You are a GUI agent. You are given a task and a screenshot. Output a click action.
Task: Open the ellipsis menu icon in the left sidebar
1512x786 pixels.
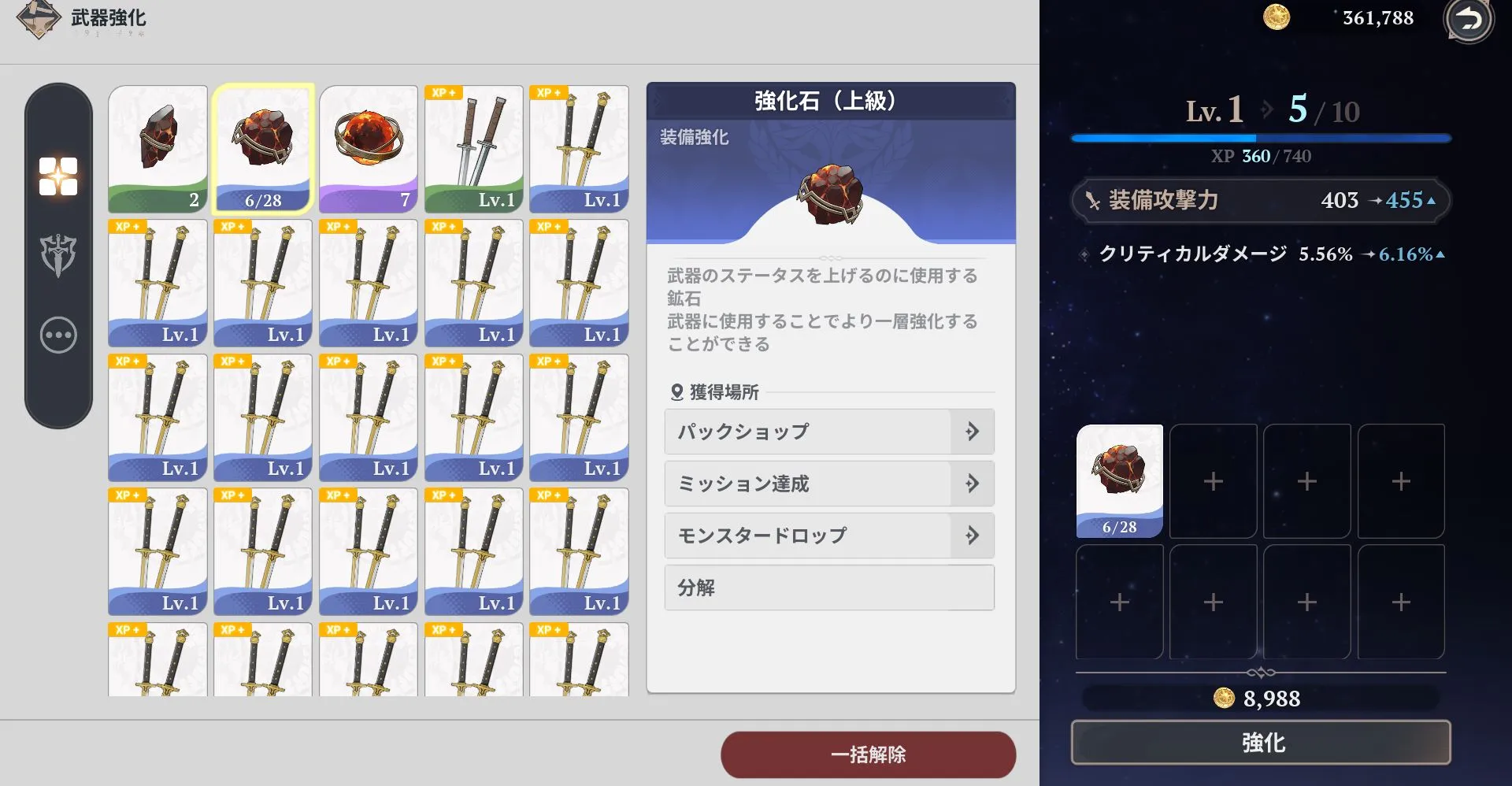point(58,335)
